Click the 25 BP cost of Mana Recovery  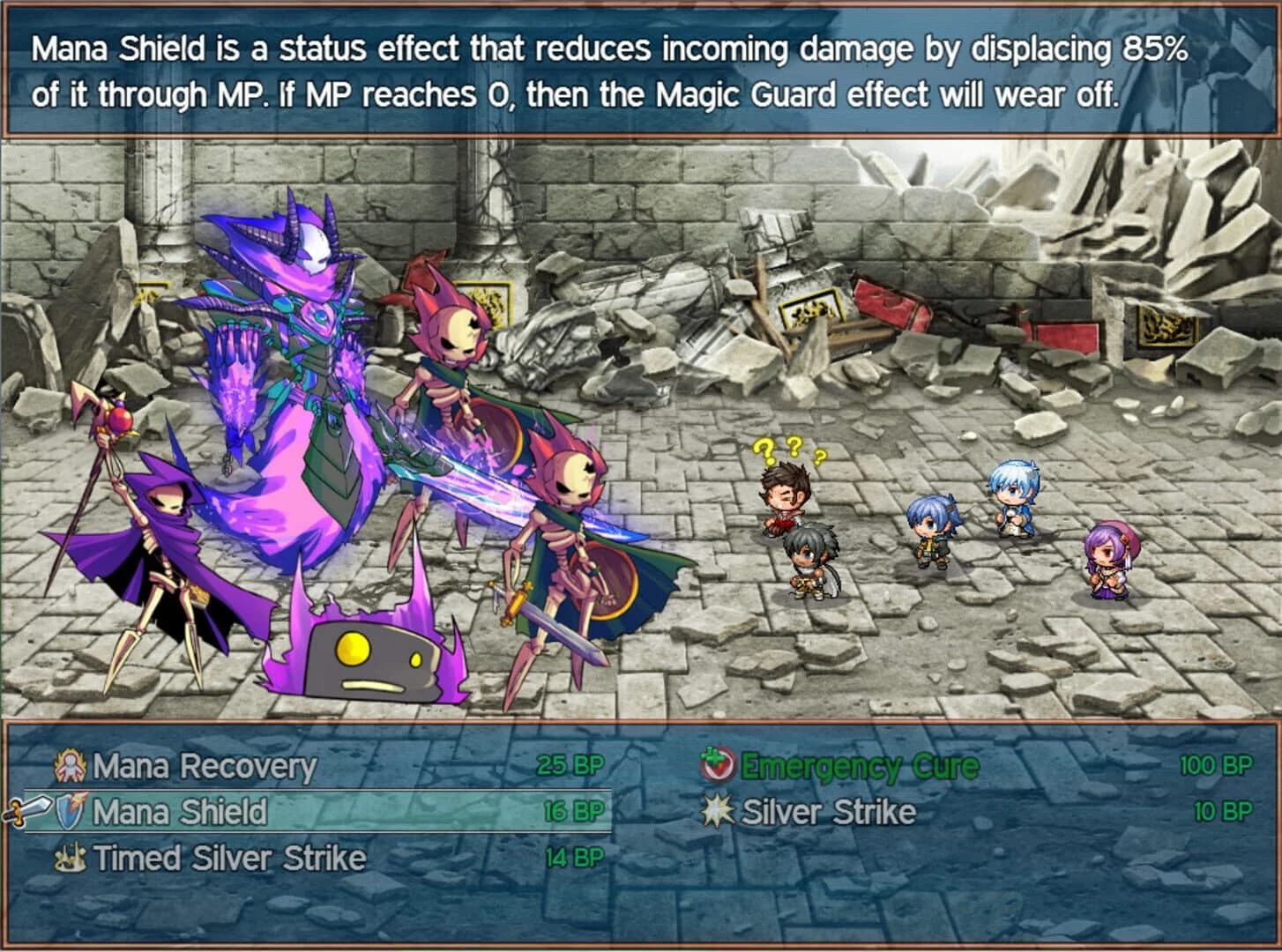[x=569, y=765]
